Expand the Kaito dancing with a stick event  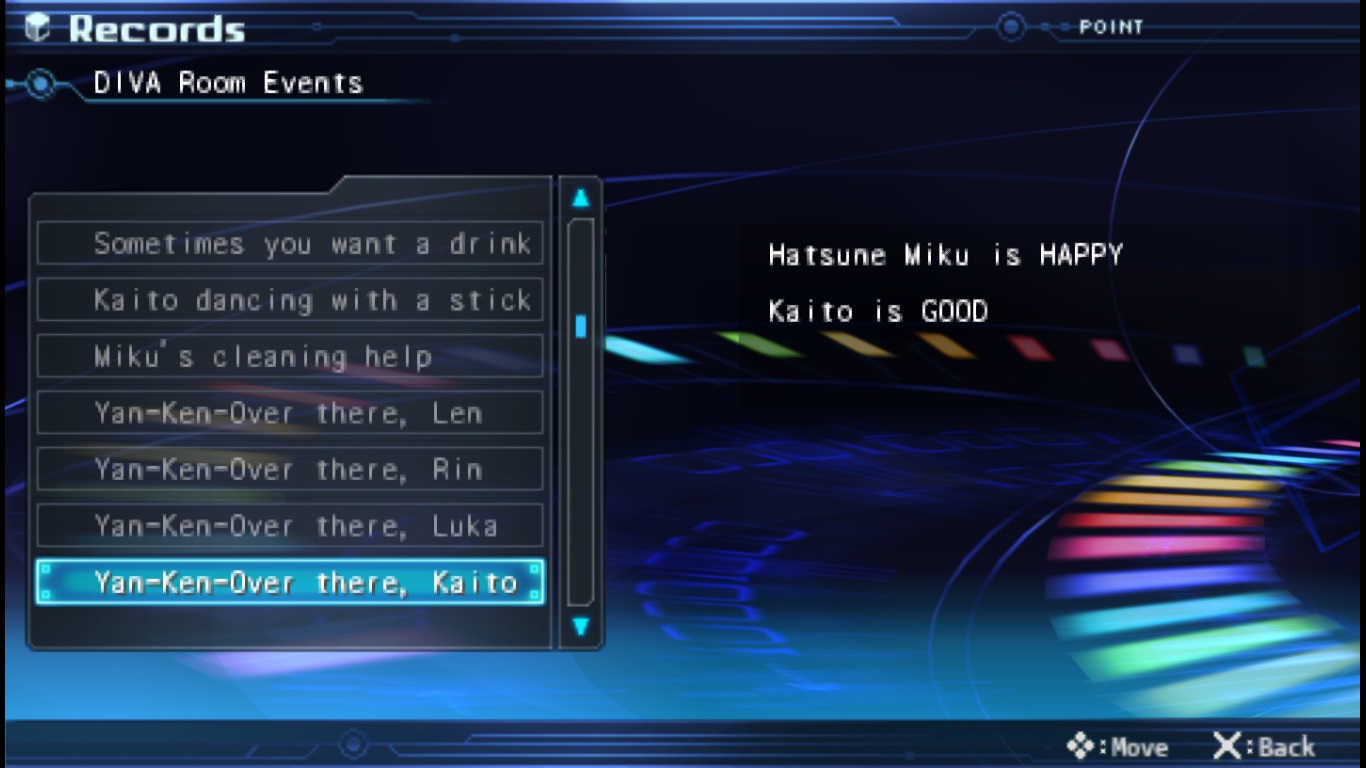(289, 300)
